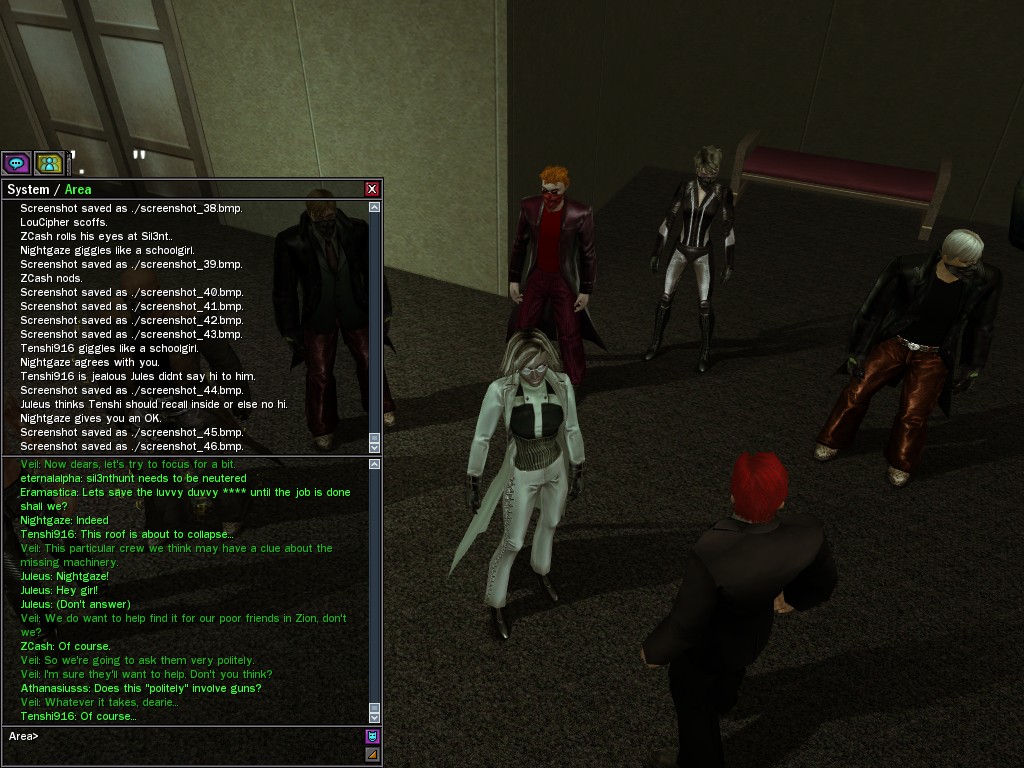Open the purple mask emote button
This screenshot has height=768, width=1024.
(x=372, y=737)
